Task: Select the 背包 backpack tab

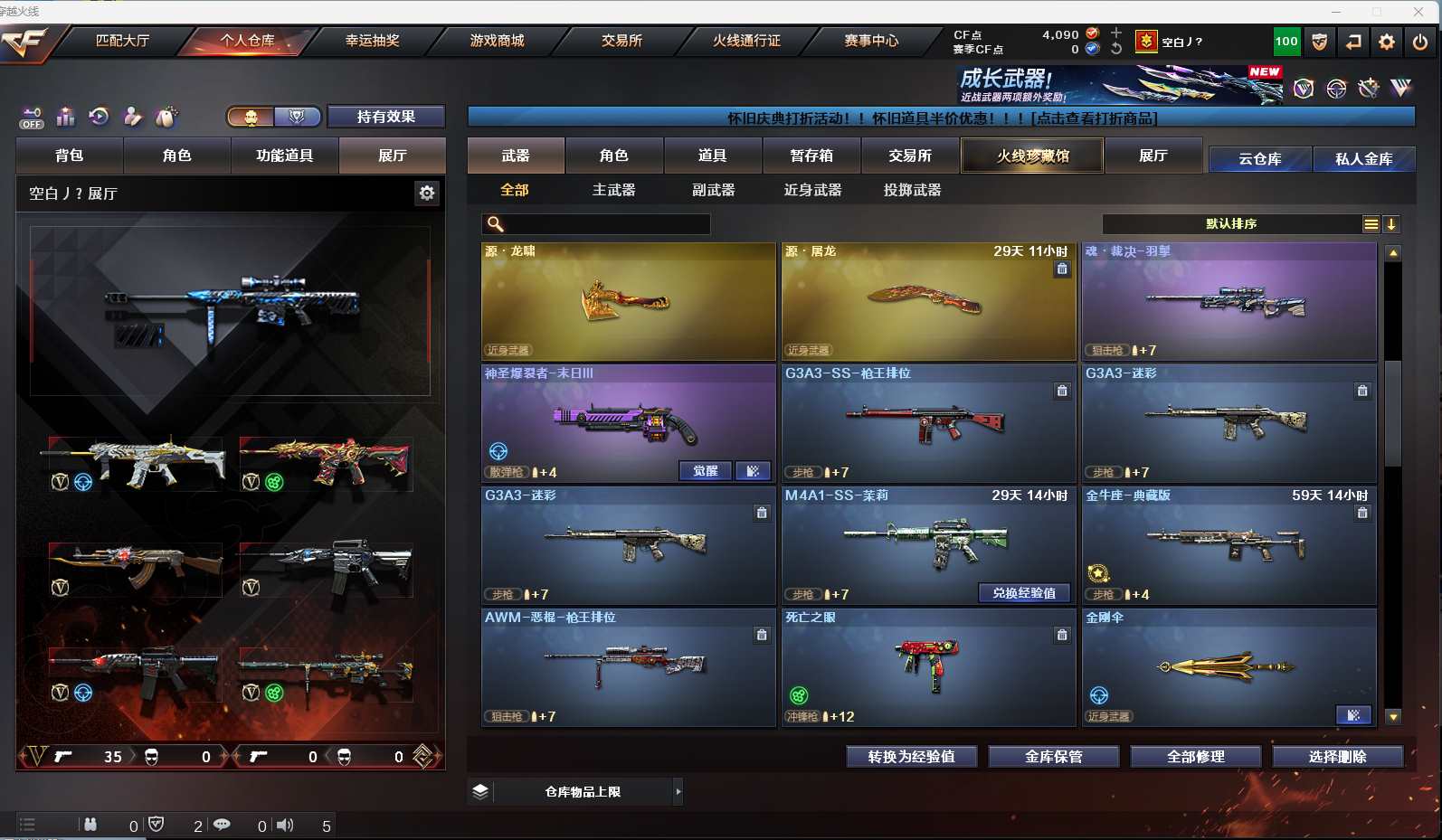Action: click(70, 156)
